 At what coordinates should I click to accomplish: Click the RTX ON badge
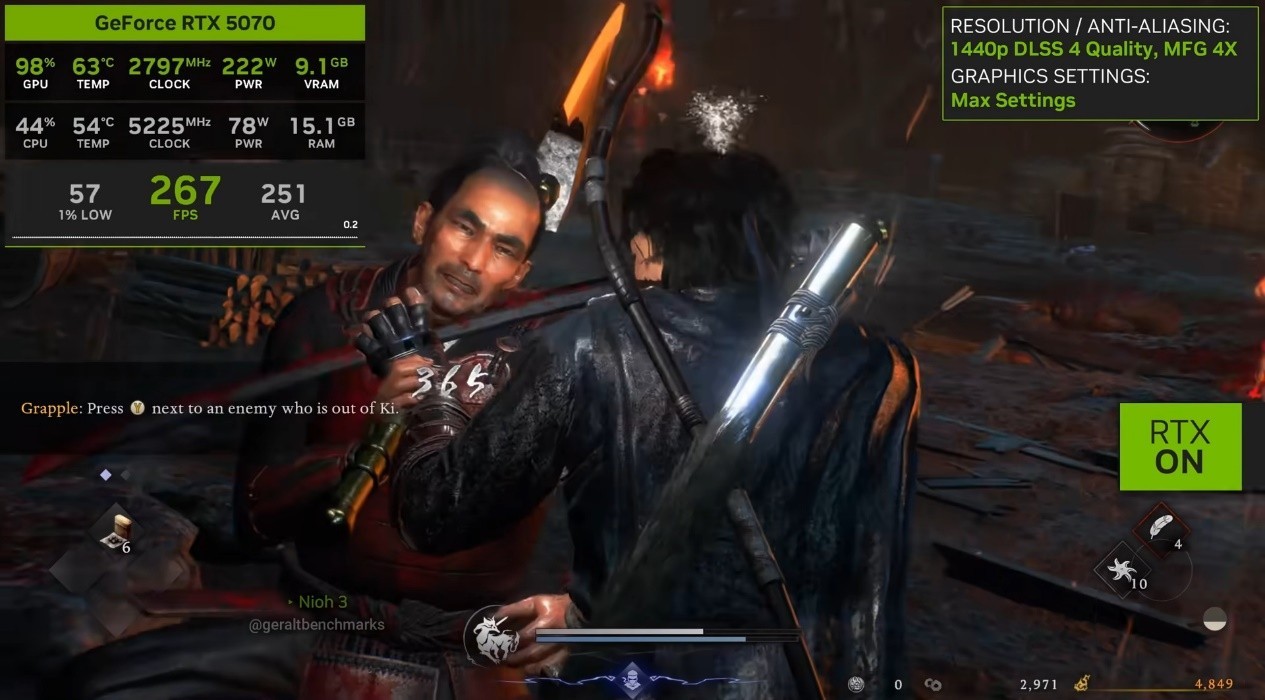click(x=1180, y=447)
